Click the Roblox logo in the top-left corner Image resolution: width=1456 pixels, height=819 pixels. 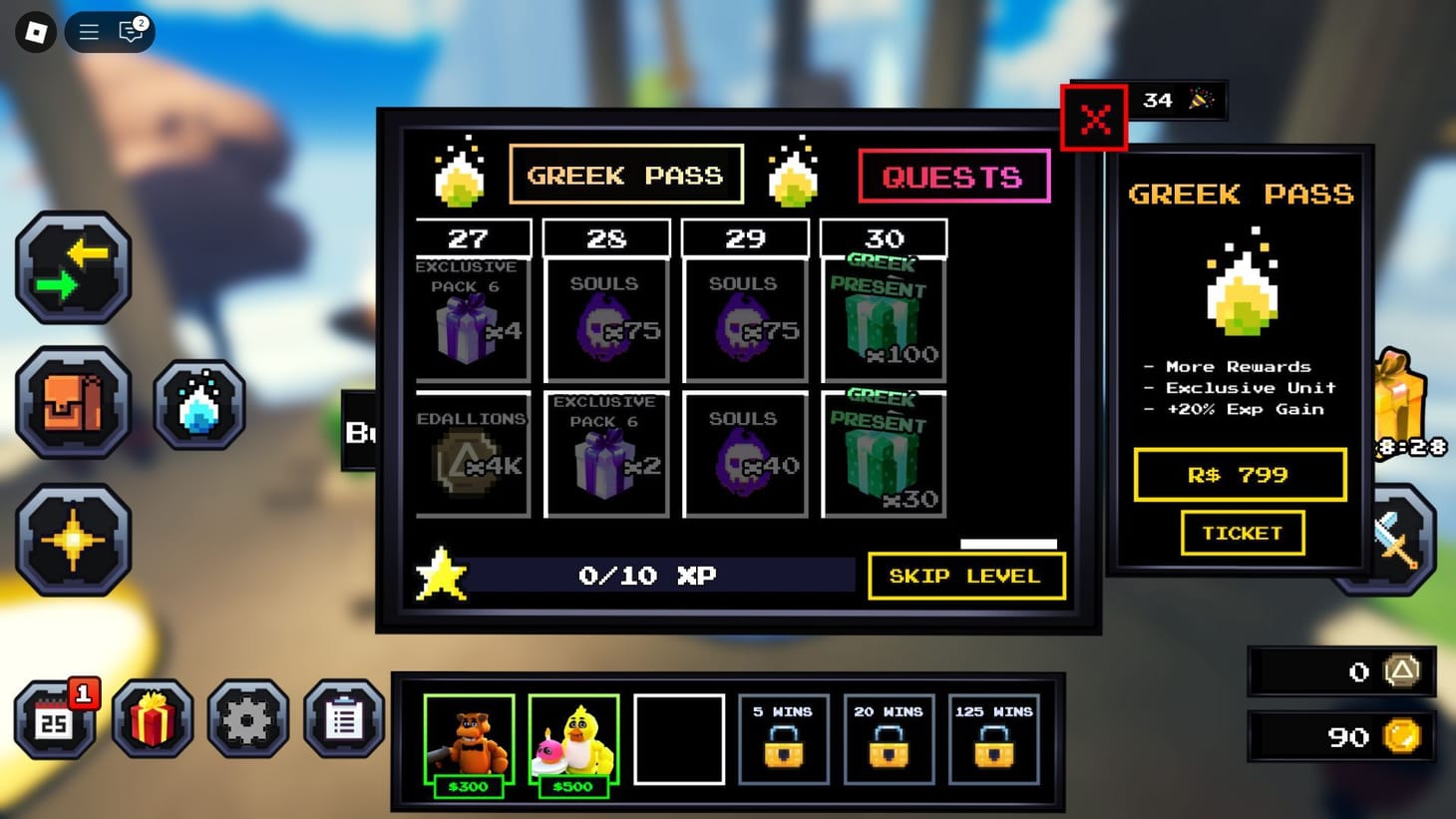36,32
